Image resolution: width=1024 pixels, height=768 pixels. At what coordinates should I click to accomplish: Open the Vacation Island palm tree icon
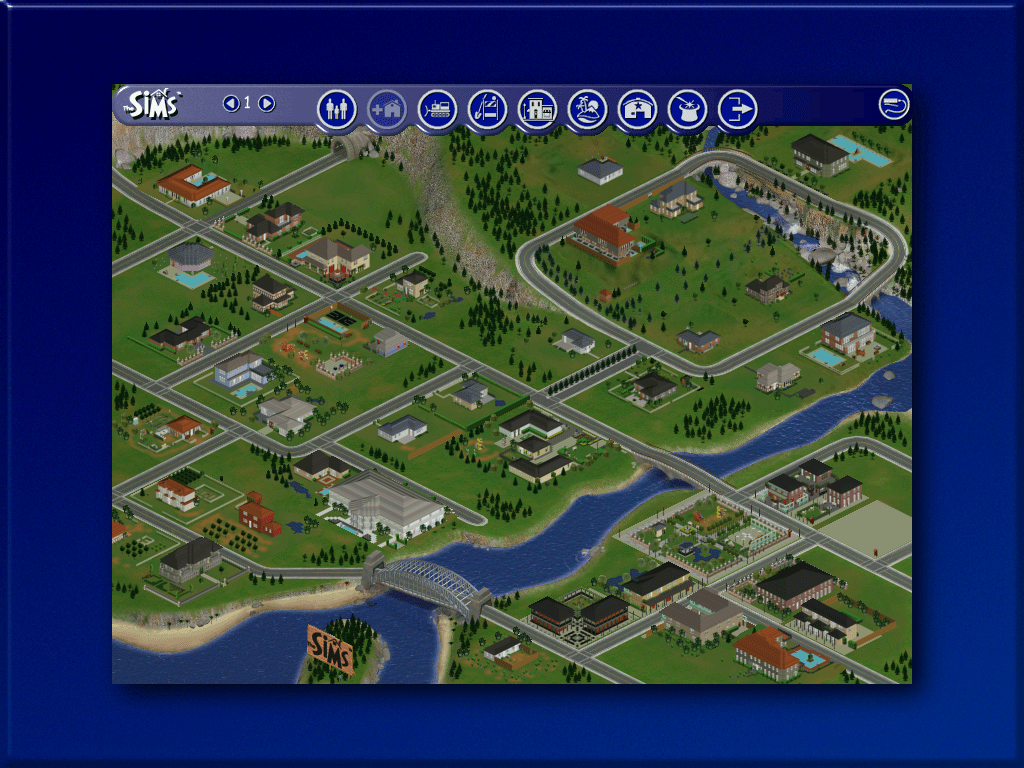coord(587,109)
